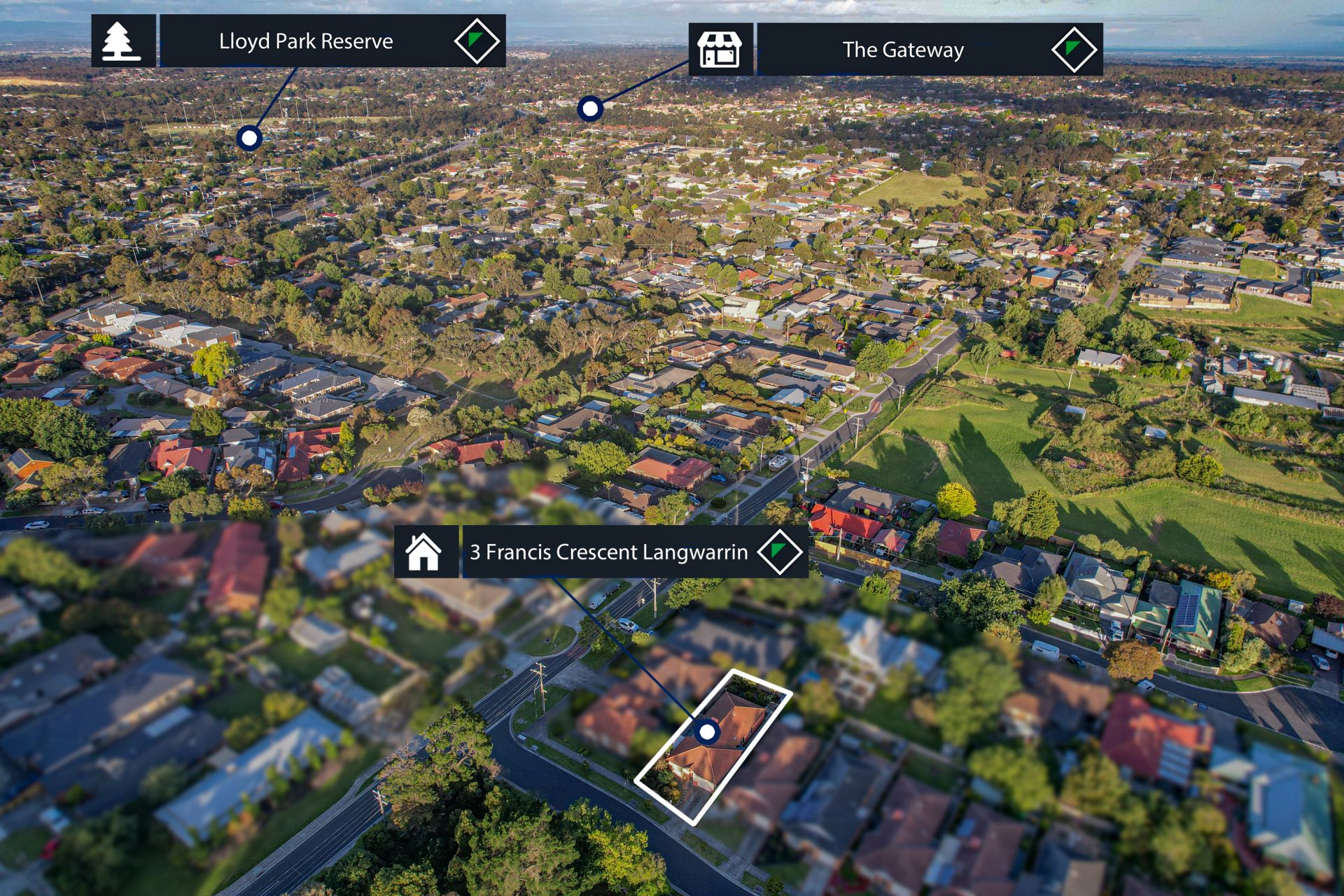The width and height of the screenshot is (1344, 896).
Task: Select the Lloyd Park Reserve label
Action: 306,41
